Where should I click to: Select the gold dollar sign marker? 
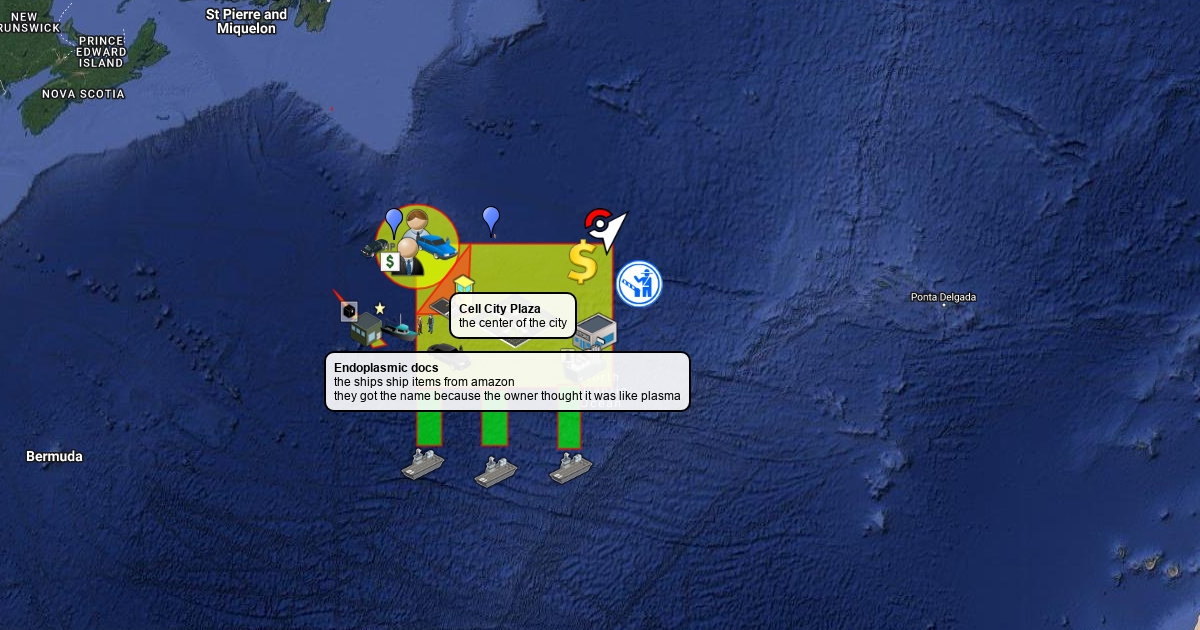click(582, 262)
